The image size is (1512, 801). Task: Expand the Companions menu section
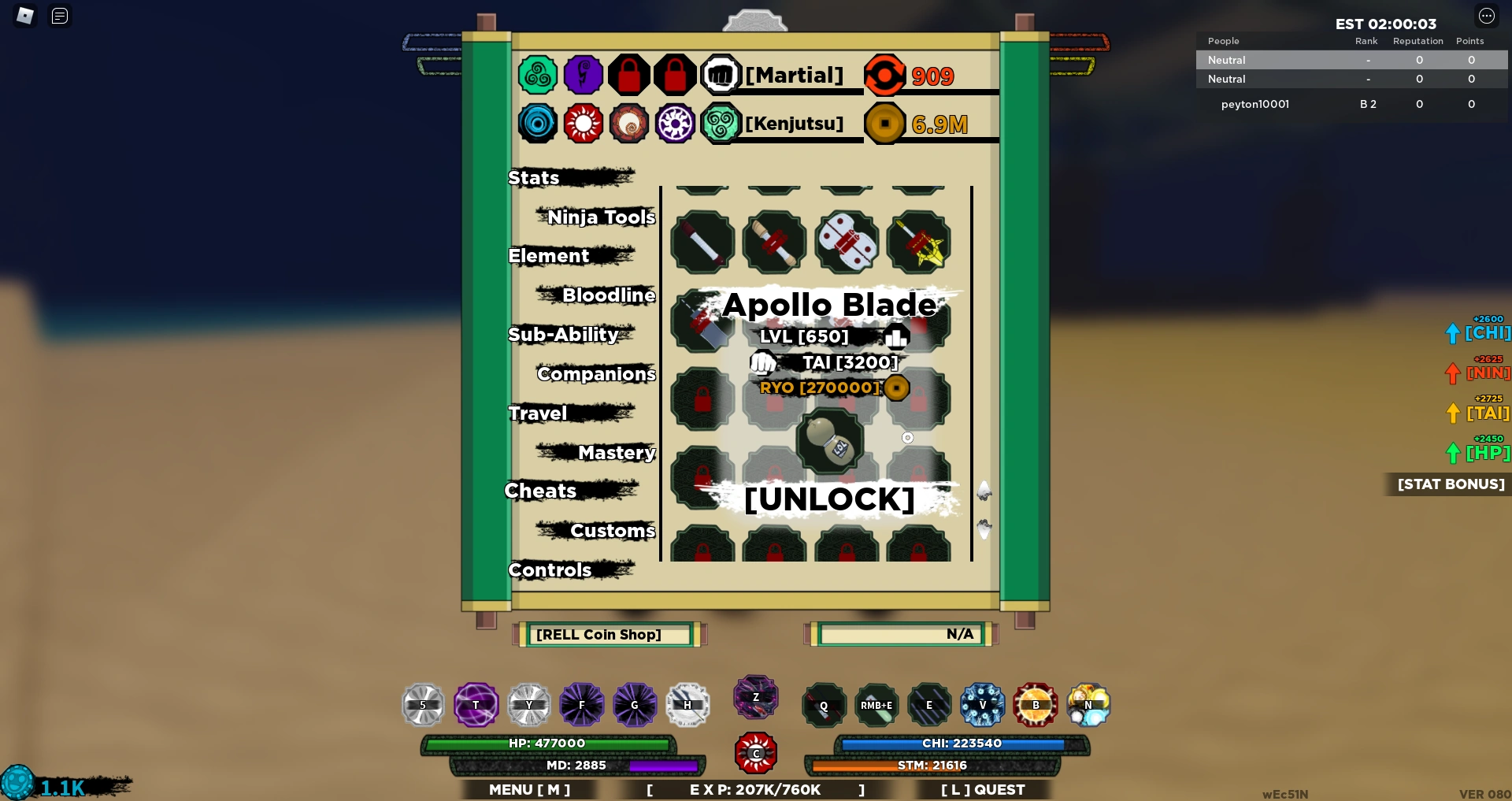coord(595,374)
